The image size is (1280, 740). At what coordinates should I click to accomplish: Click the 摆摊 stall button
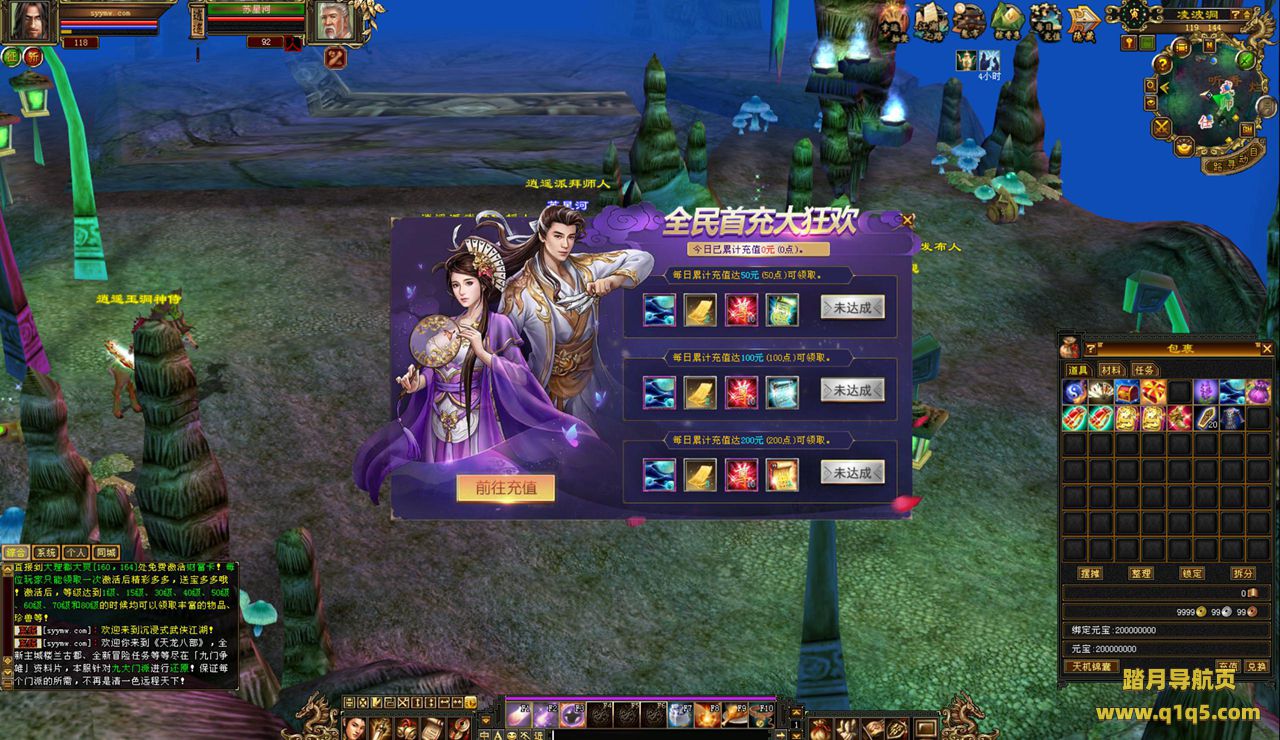(1090, 574)
